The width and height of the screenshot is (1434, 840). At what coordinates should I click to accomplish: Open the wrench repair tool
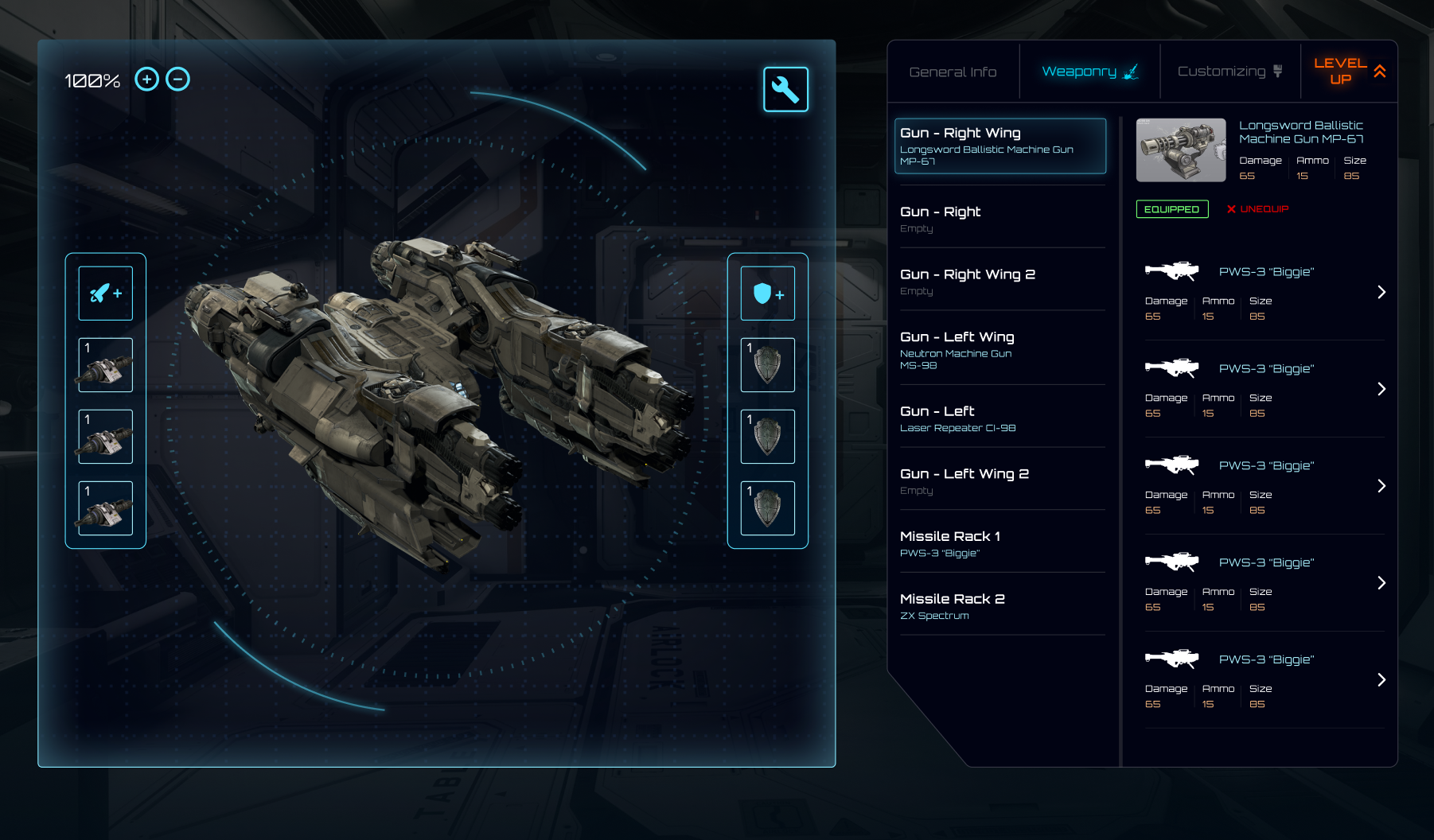(785, 89)
